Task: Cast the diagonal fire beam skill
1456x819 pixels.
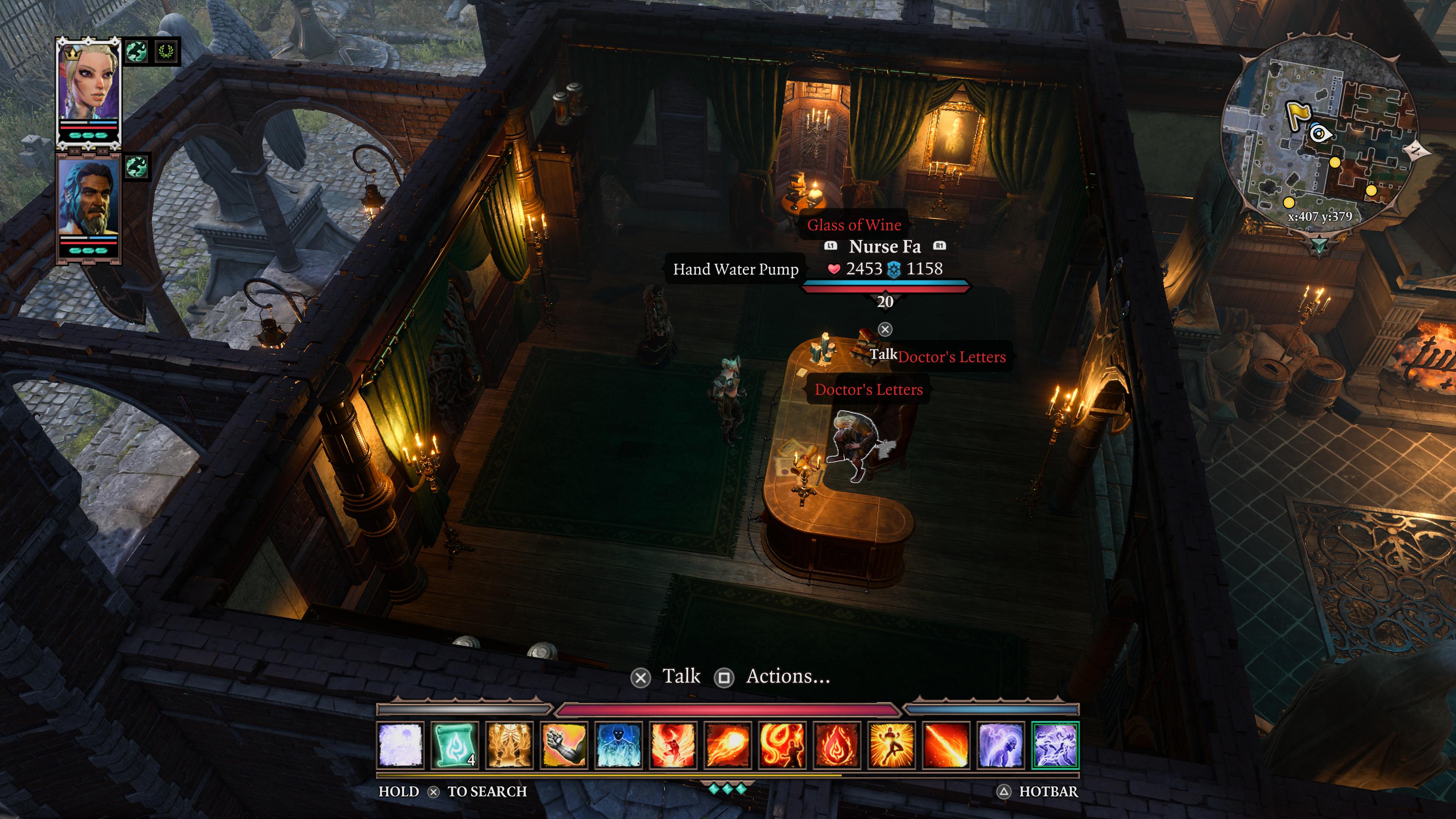Action: (946, 745)
